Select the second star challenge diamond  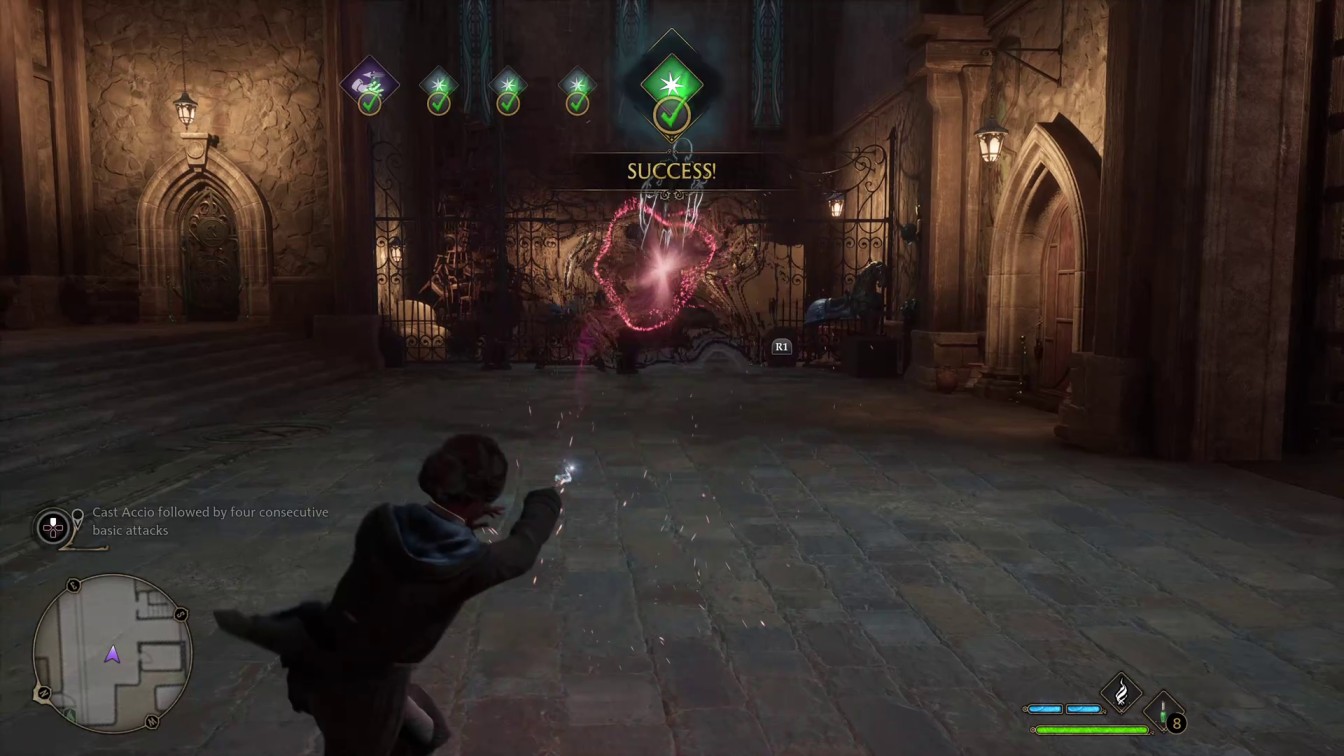(x=438, y=84)
